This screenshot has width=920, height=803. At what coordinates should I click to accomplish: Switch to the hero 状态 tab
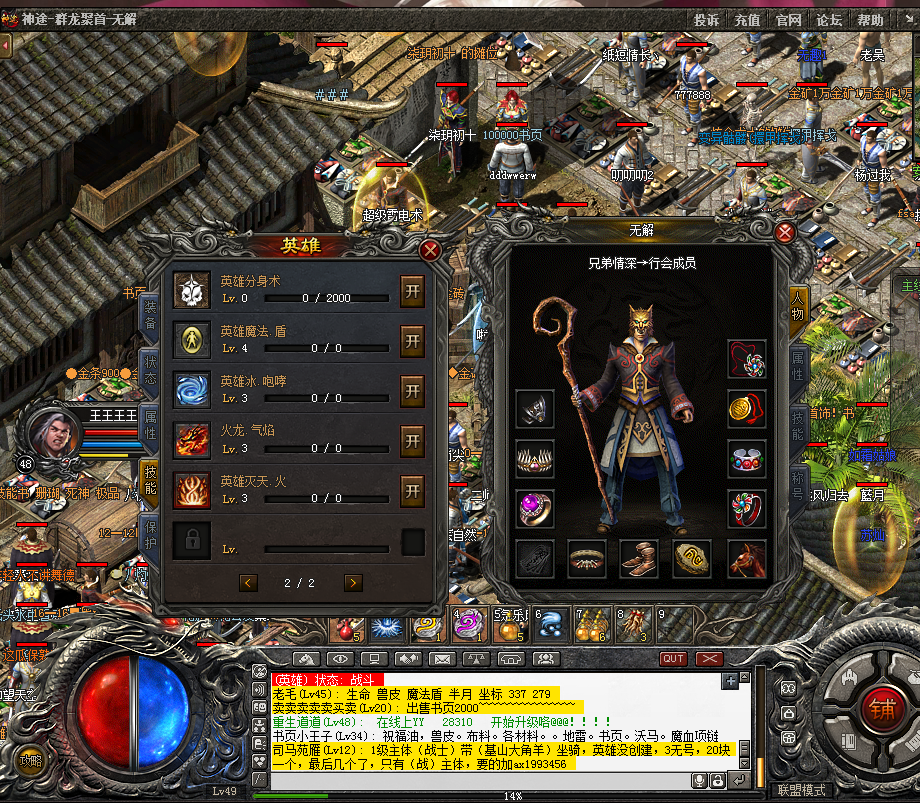tap(150, 368)
